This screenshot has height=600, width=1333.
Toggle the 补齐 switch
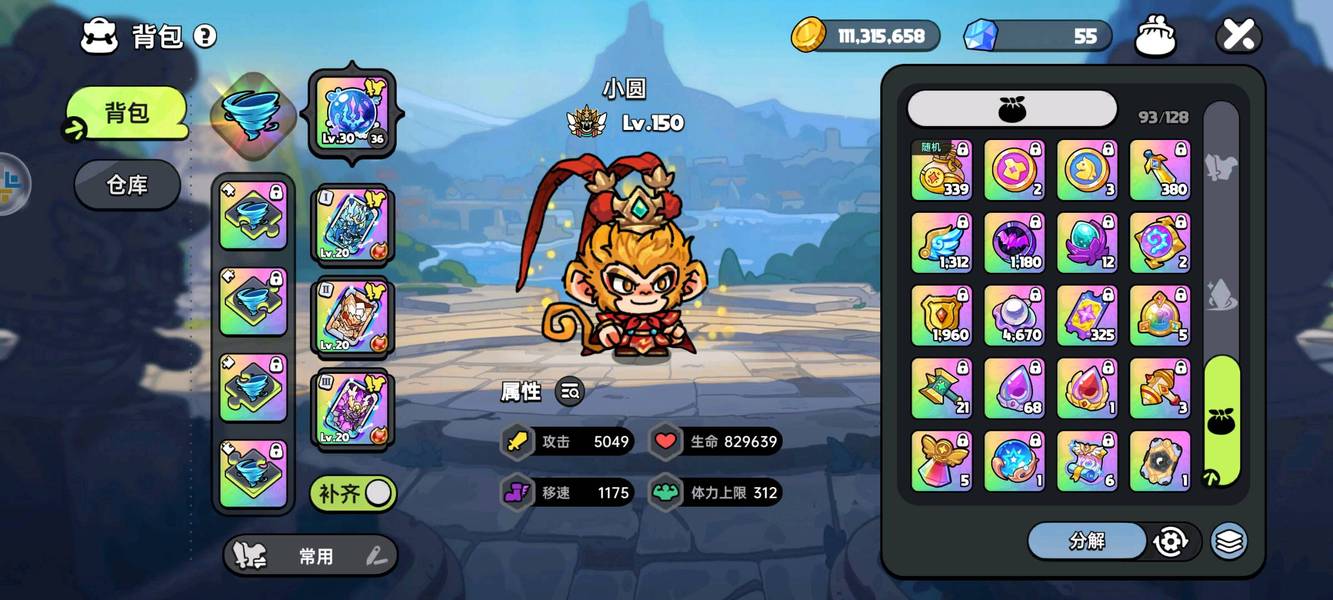[x=353, y=492]
